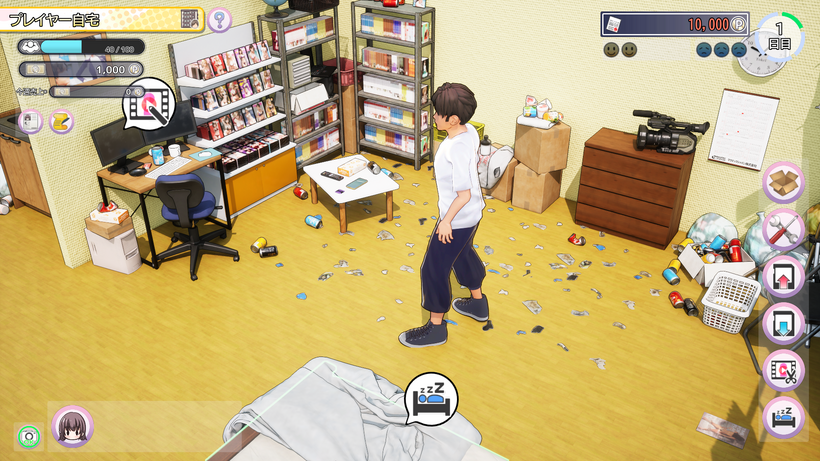The height and width of the screenshot is (461, 820).
Task: Open the cardboard box storage button
Action: pyautogui.click(x=783, y=183)
